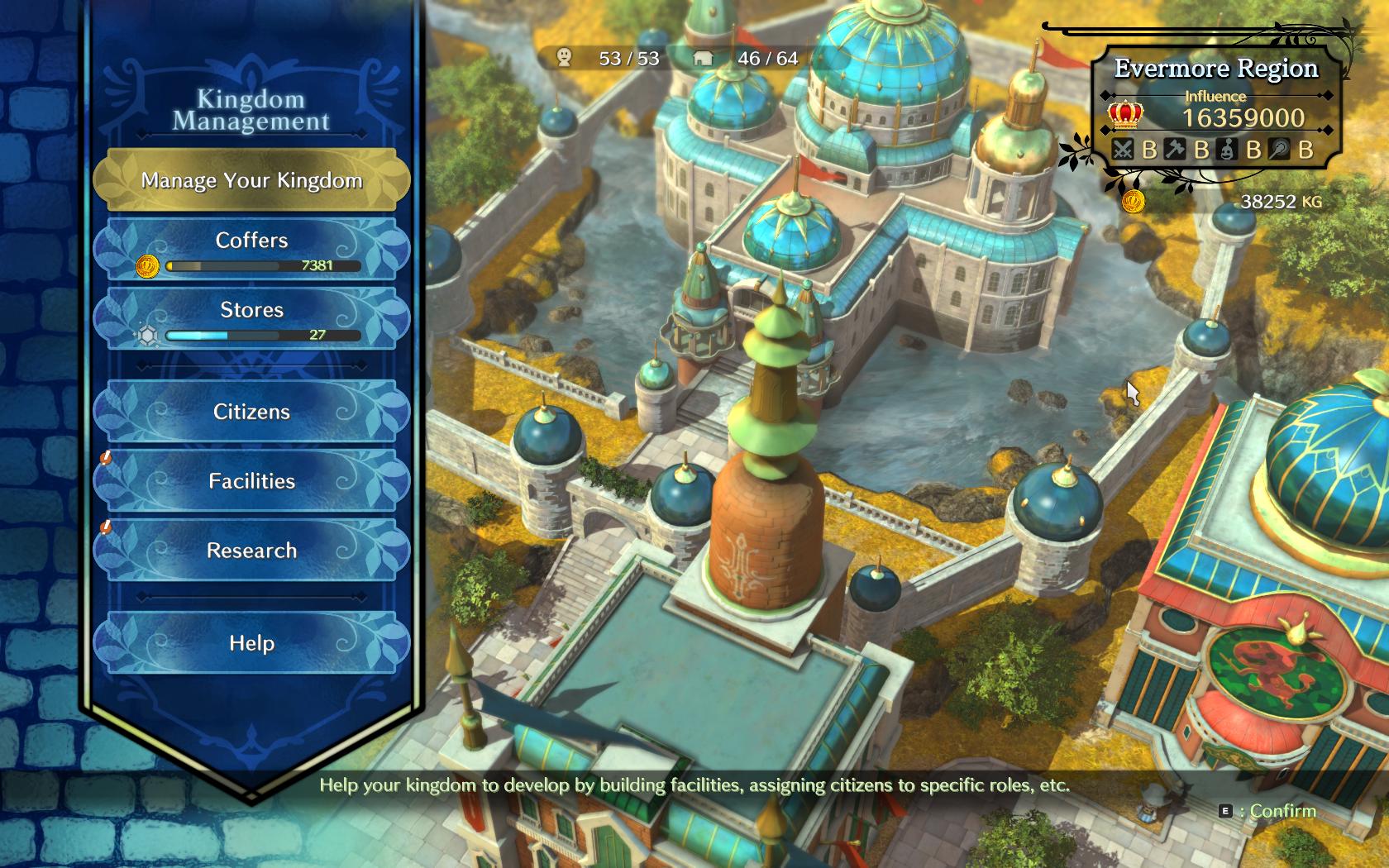Select Manage Your Kingdom

click(251, 180)
